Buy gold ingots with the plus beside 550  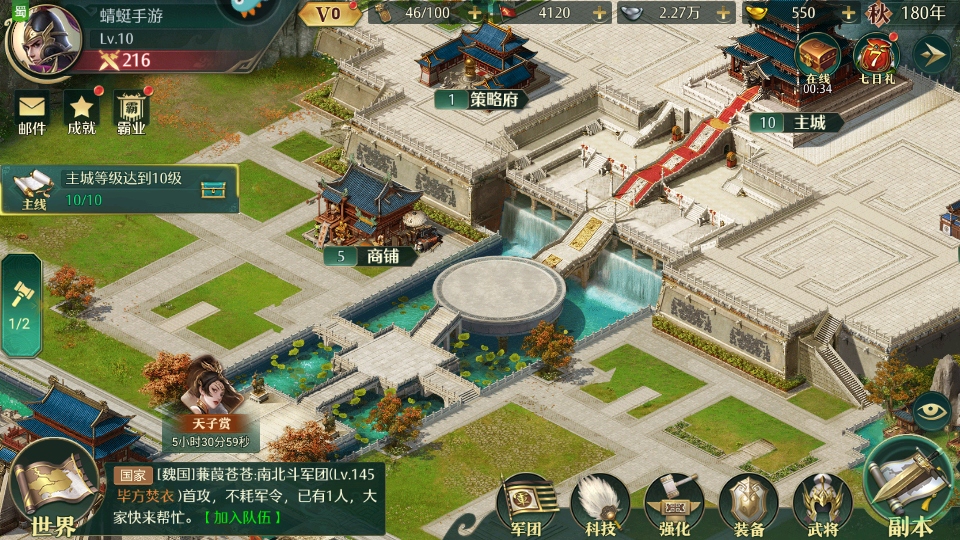[x=848, y=14]
